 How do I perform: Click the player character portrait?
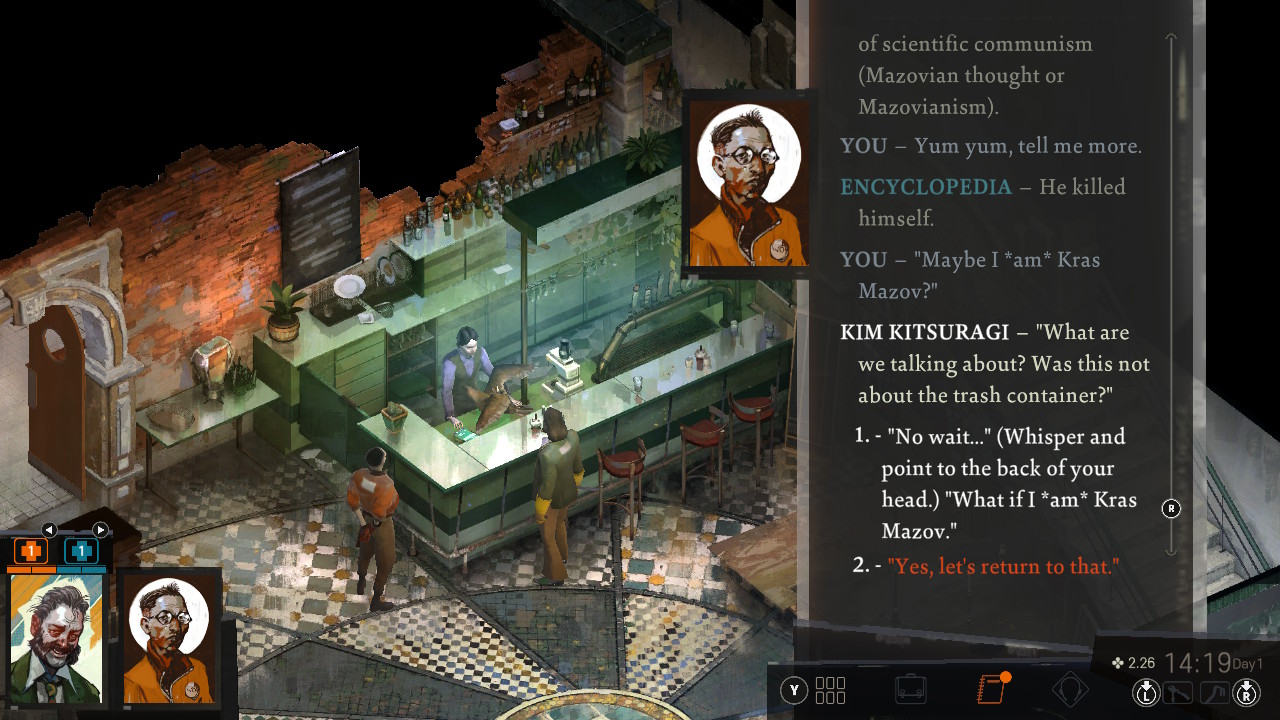pyautogui.click(x=56, y=638)
